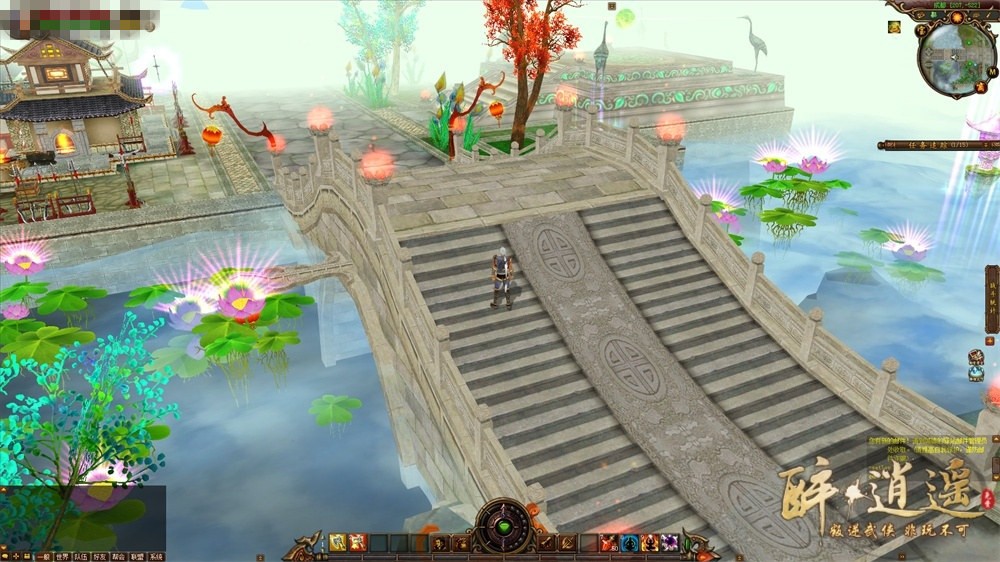Screen dimensions: 1000x562
Task: Open the character portrait hotbar icon
Action: coord(439,543)
